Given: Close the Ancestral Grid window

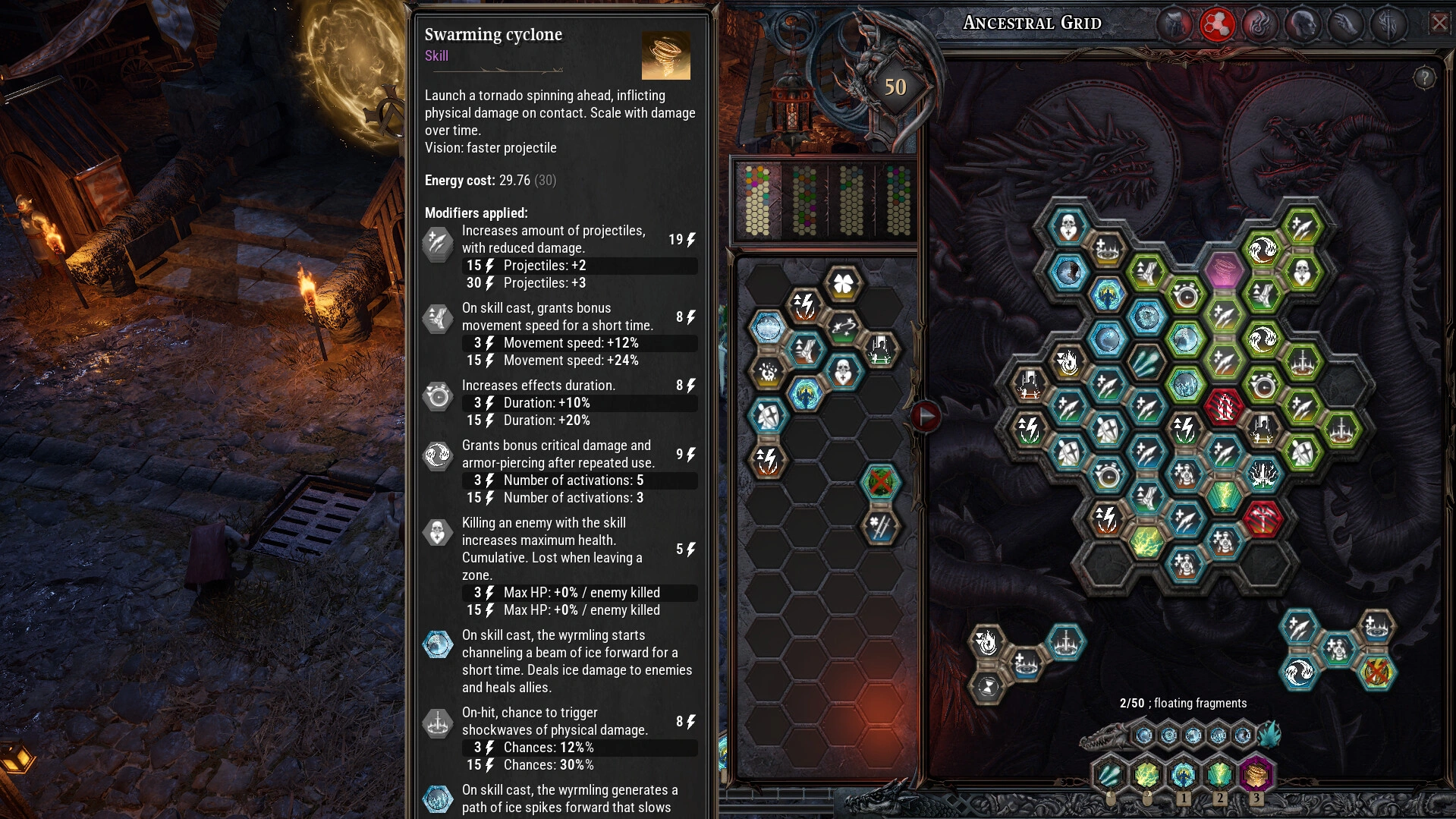Looking at the screenshot, I should 1439,23.
